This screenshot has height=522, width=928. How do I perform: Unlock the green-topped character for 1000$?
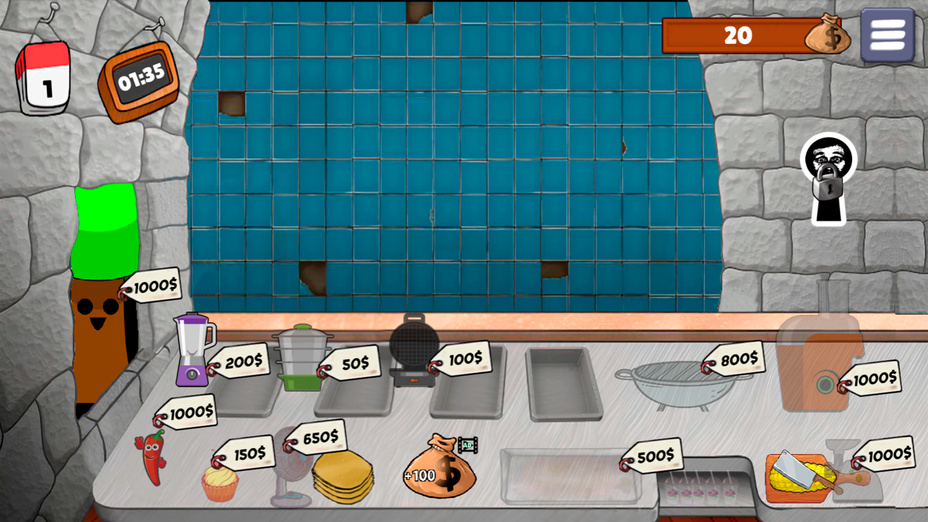tap(100, 290)
